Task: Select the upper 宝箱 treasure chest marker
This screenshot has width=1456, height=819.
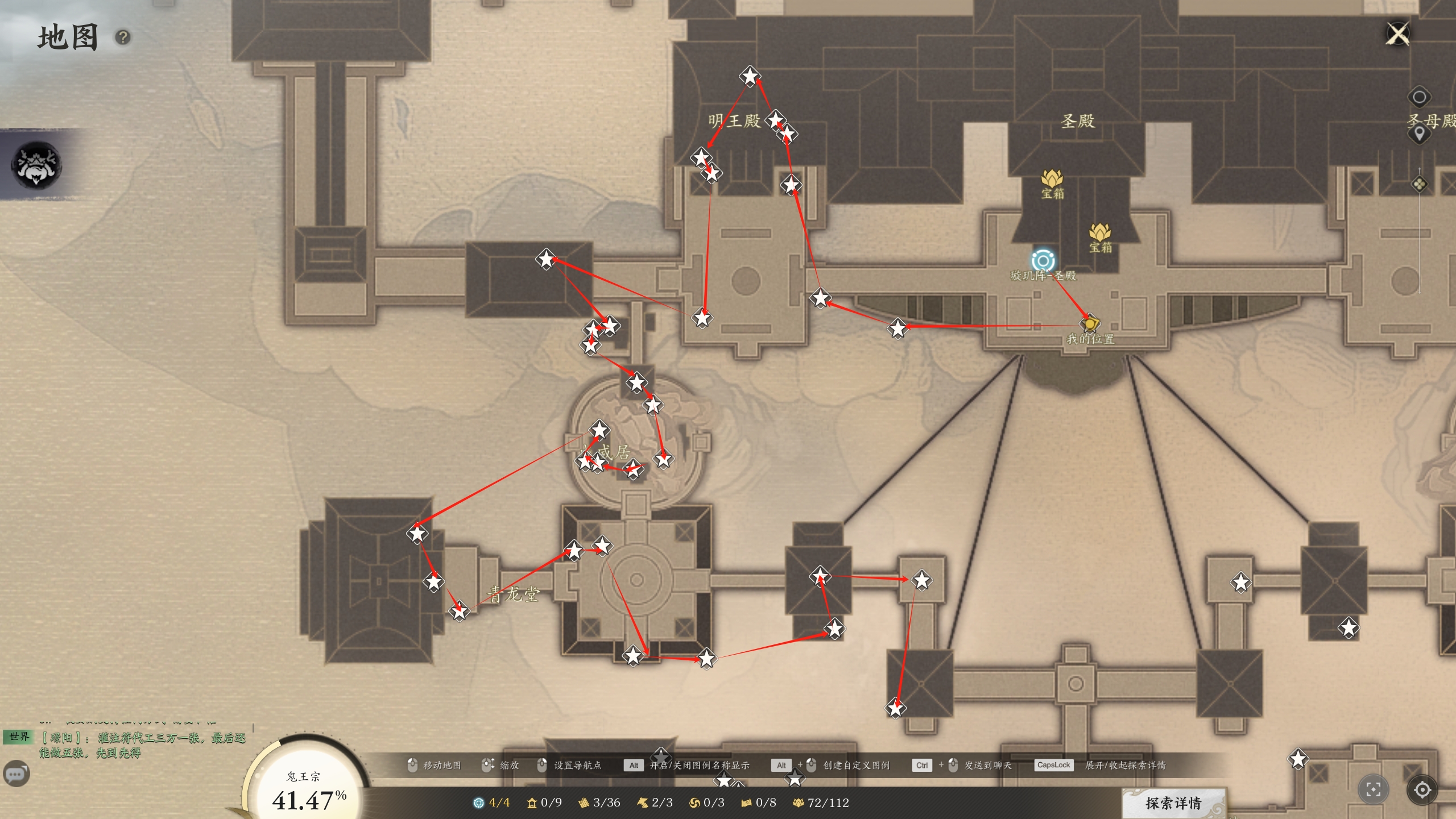Action: click(x=1052, y=179)
